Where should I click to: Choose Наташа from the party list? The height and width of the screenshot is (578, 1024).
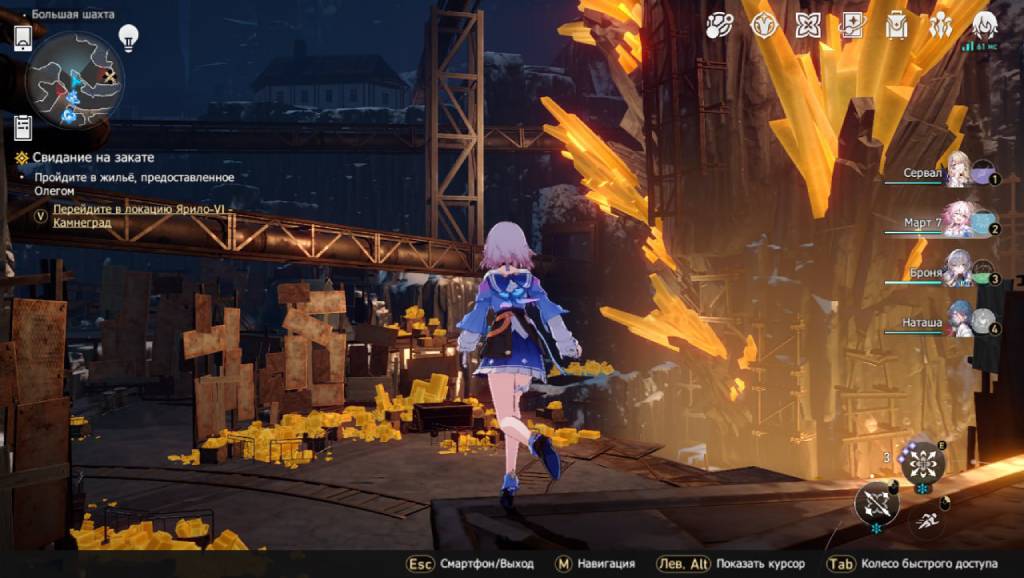[x=956, y=322]
